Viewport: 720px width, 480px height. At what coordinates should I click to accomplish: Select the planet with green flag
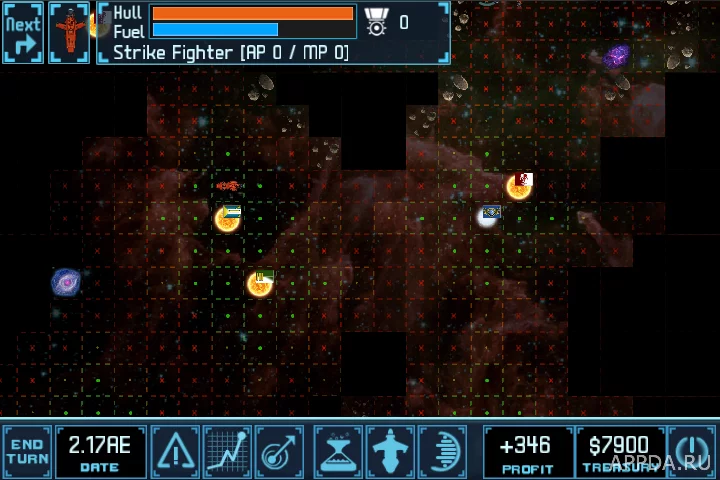[259, 284]
